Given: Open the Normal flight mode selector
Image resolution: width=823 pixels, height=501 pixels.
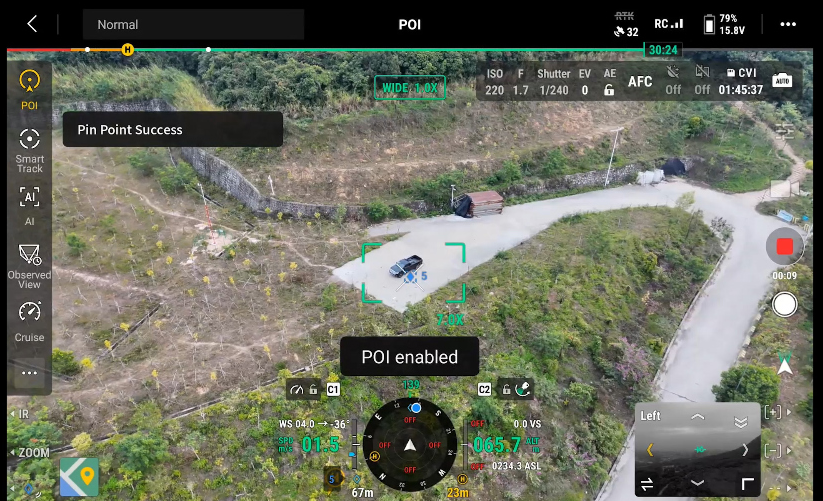Looking at the screenshot, I should coord(193,24).
